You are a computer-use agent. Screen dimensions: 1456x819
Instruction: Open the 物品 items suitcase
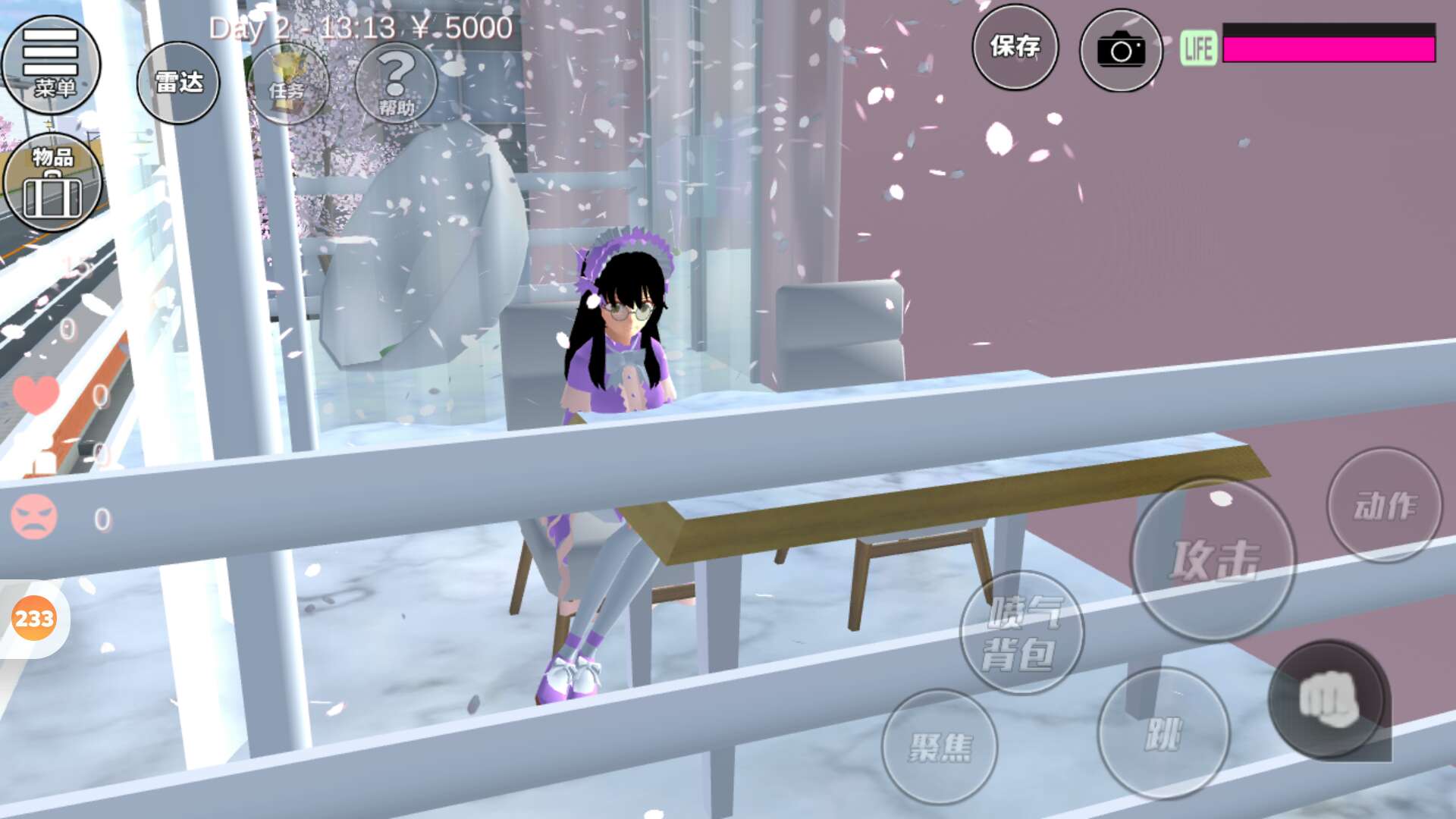coord(52,183)
